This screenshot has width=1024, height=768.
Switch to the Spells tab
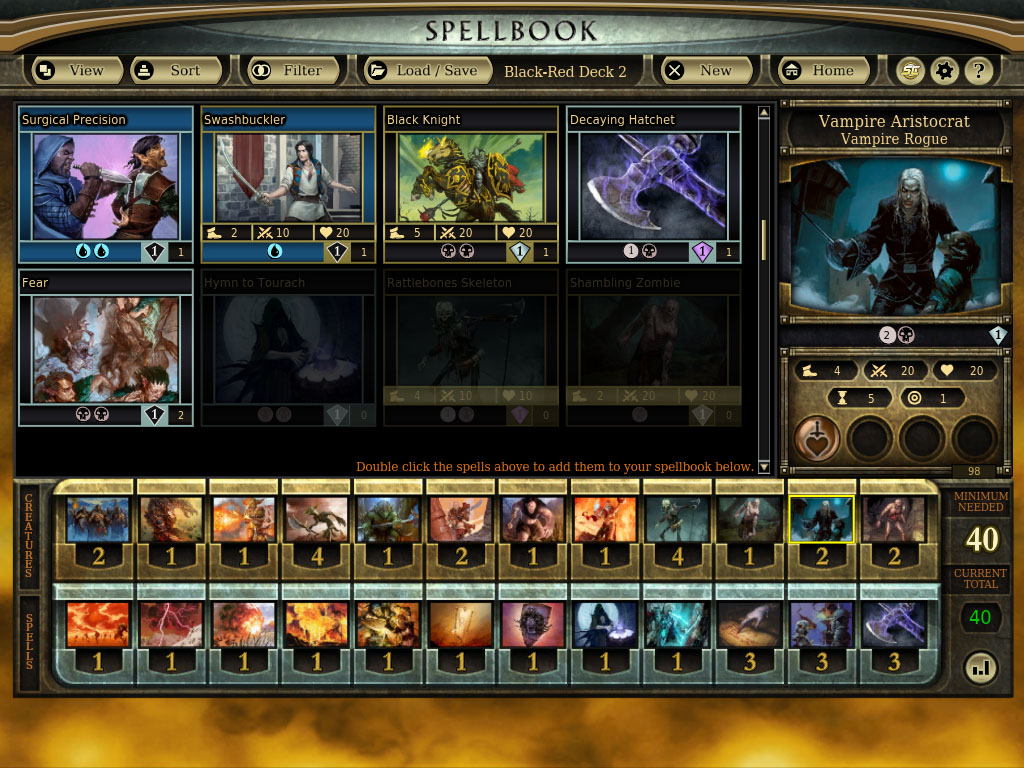click(30, 642)
